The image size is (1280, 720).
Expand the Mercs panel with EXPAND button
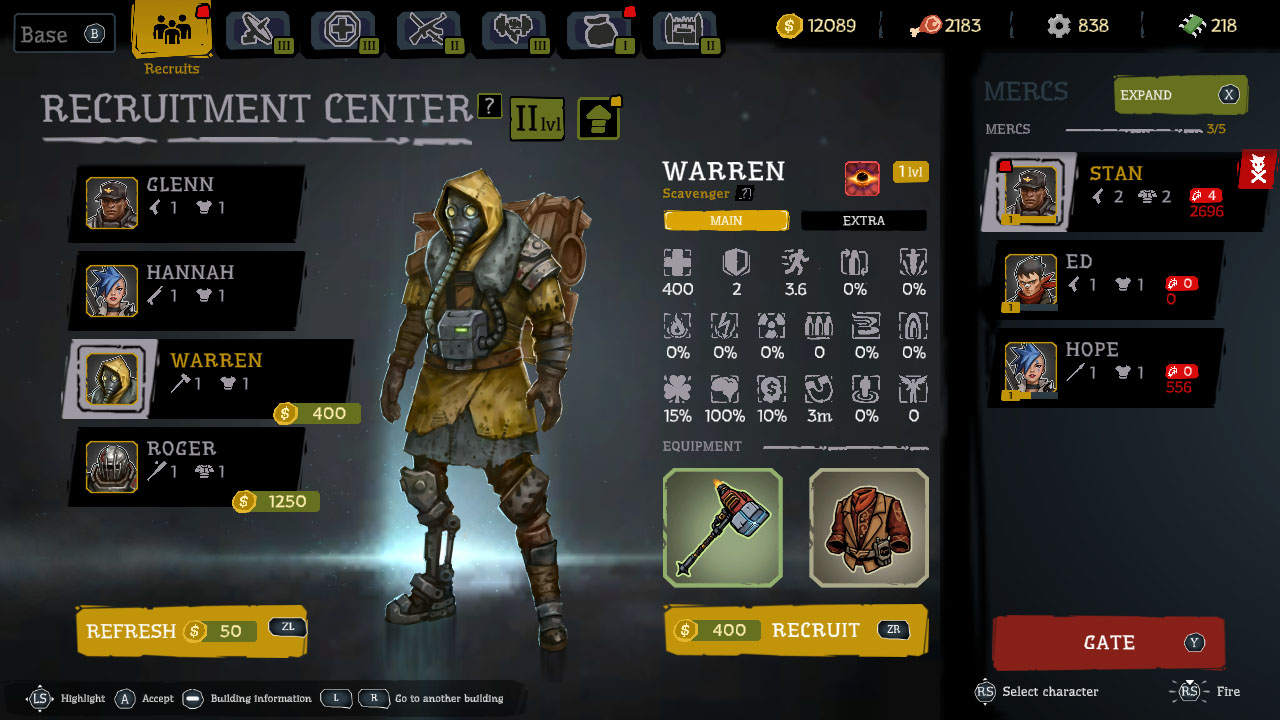click(1180, 95)
